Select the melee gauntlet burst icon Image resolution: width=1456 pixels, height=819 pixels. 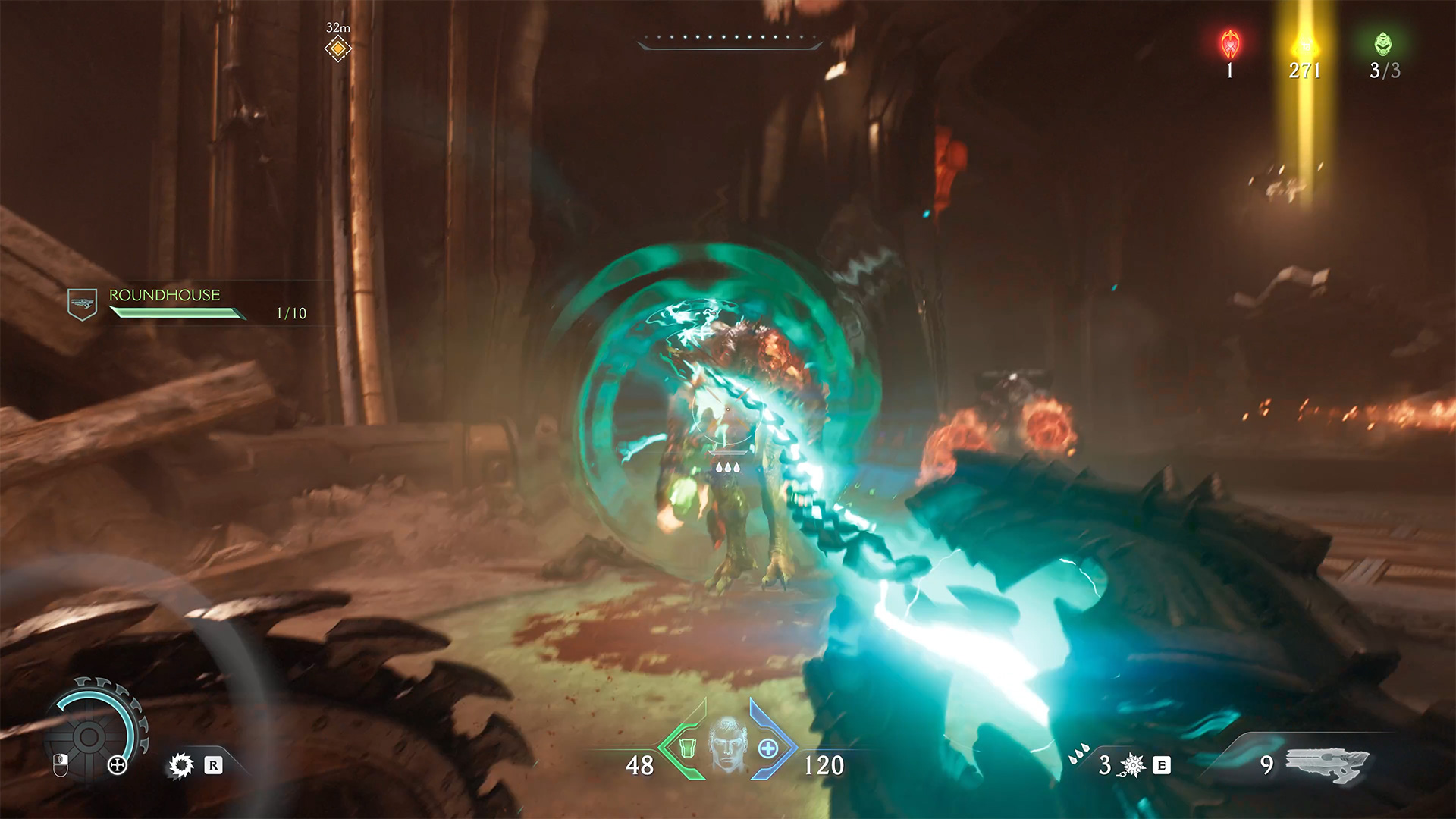coord(1133,765)
